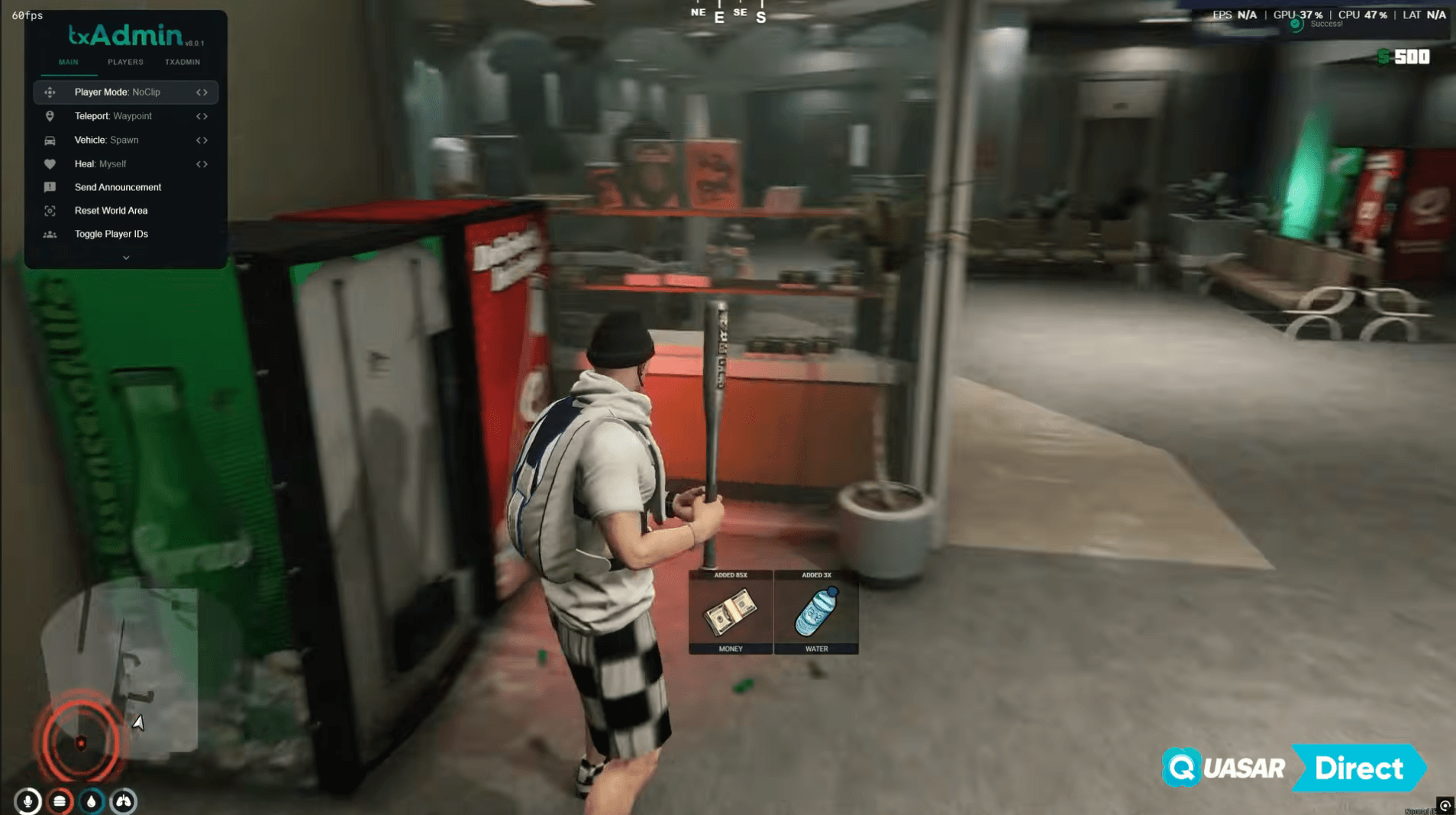Expand the admin menu with the down chevron

point(126,257)
